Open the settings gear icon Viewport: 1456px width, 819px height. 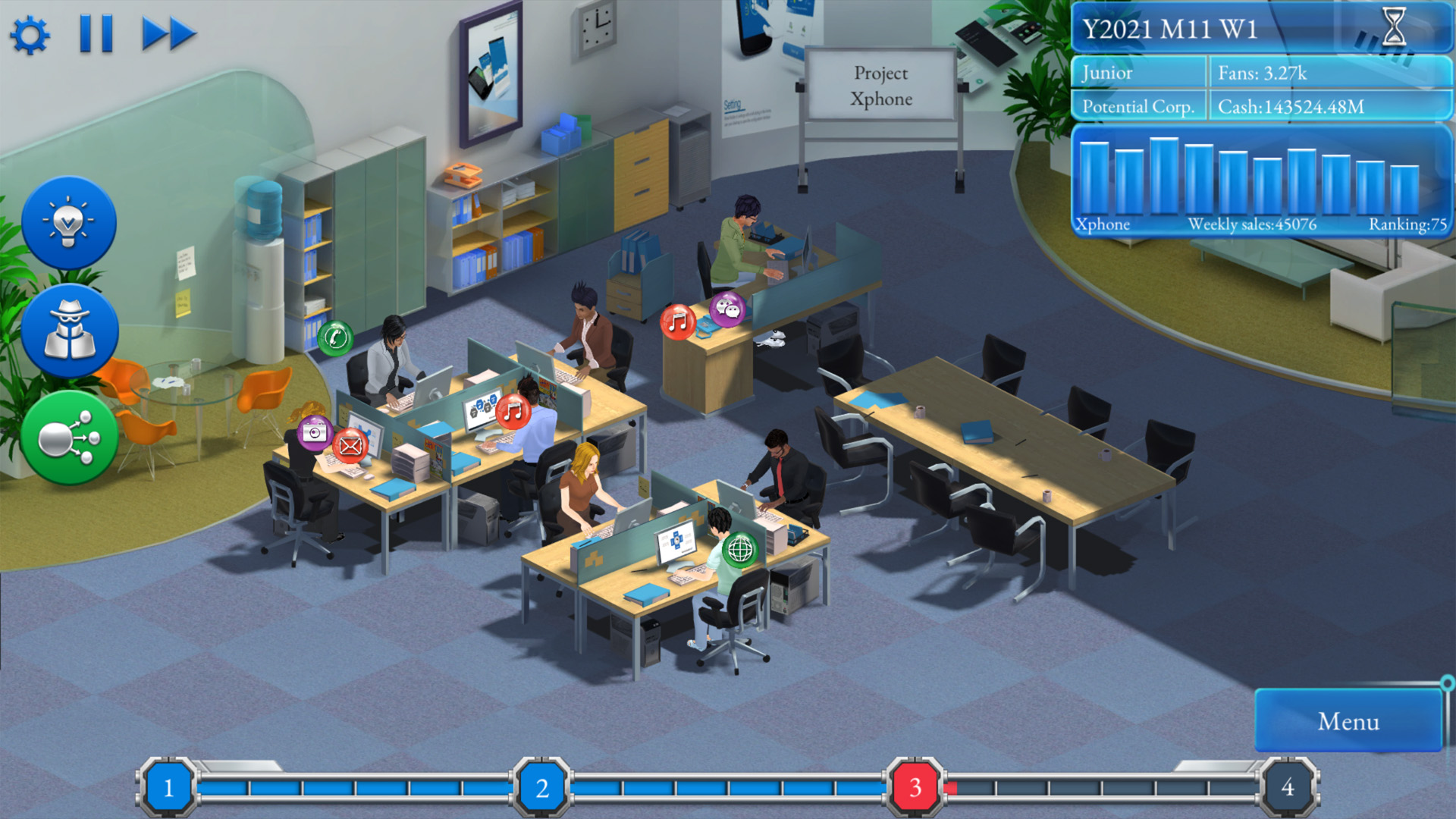pos(30,35)
